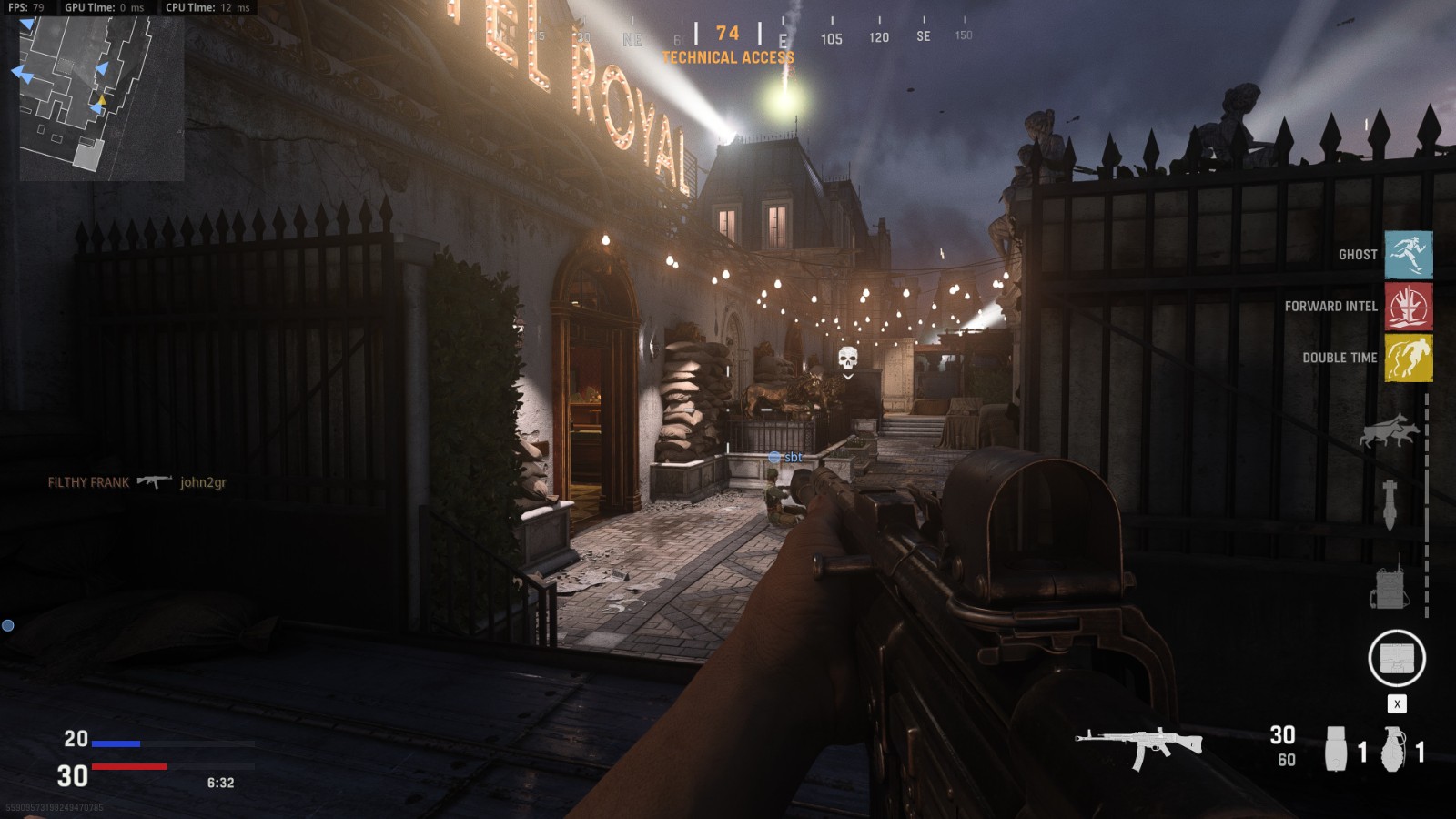The image size is (1456, 819).
Task: Select the Forward Intel perk icon
Action: click(1408, 307)
